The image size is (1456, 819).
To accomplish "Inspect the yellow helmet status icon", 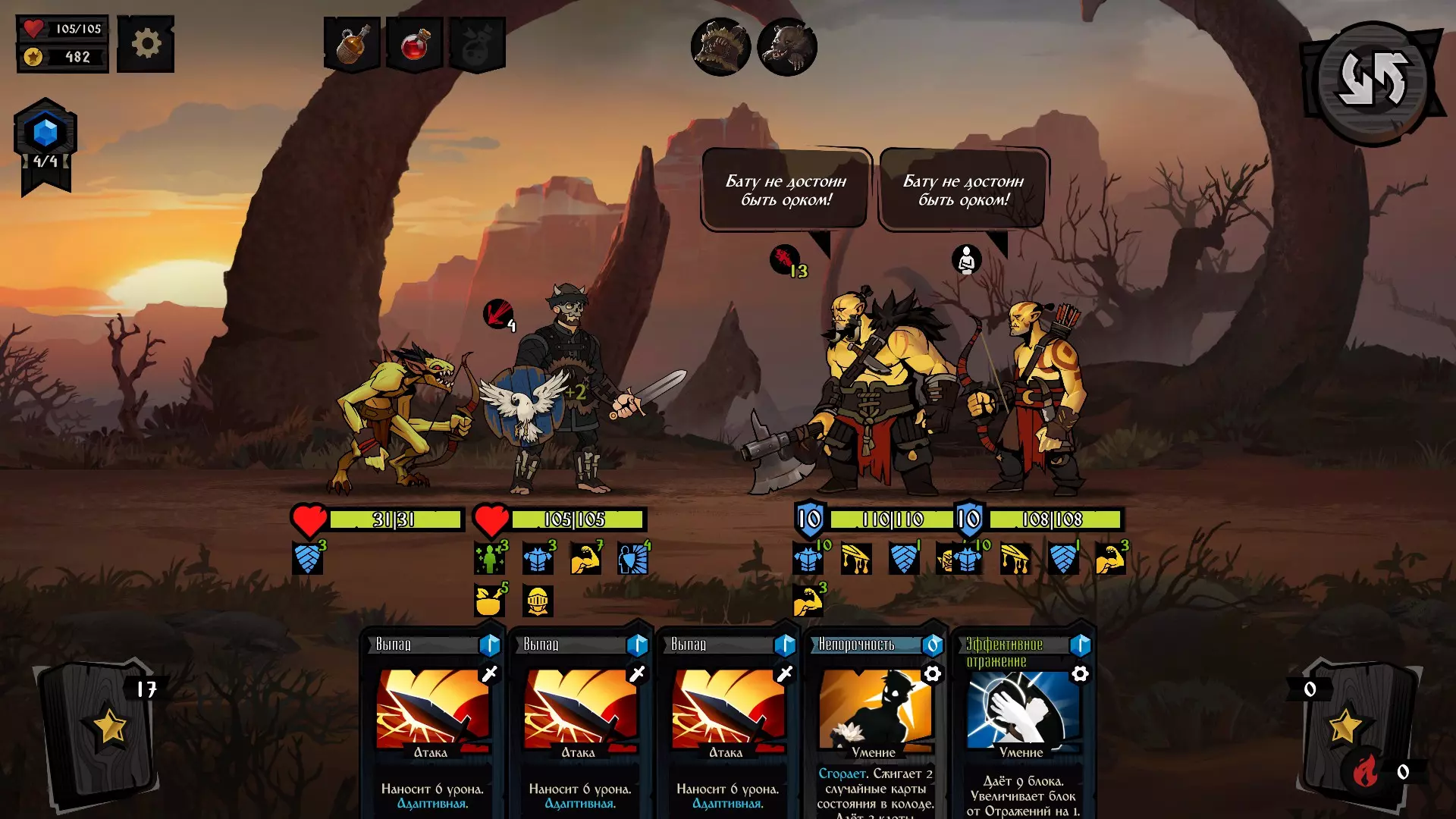I will (x=538, y=601).
